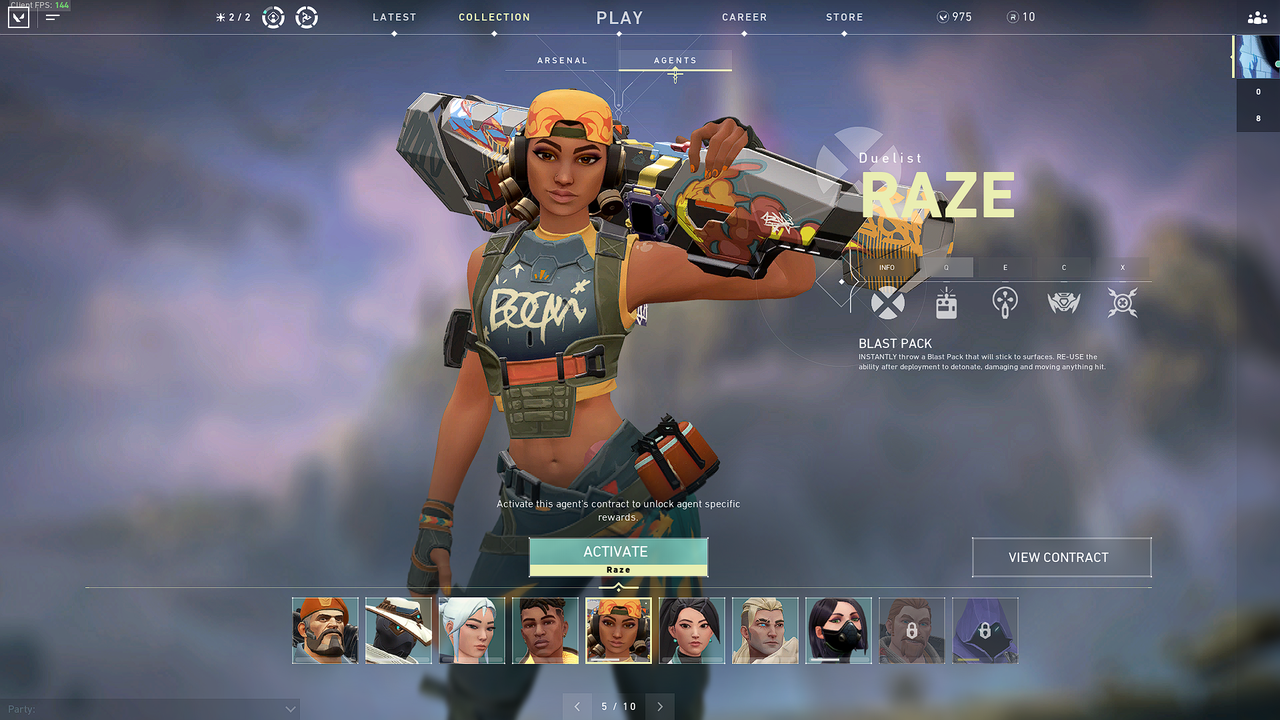1280x720 pixels.
Task: Open the social friends panel icon
Action: coord(1257,17)
